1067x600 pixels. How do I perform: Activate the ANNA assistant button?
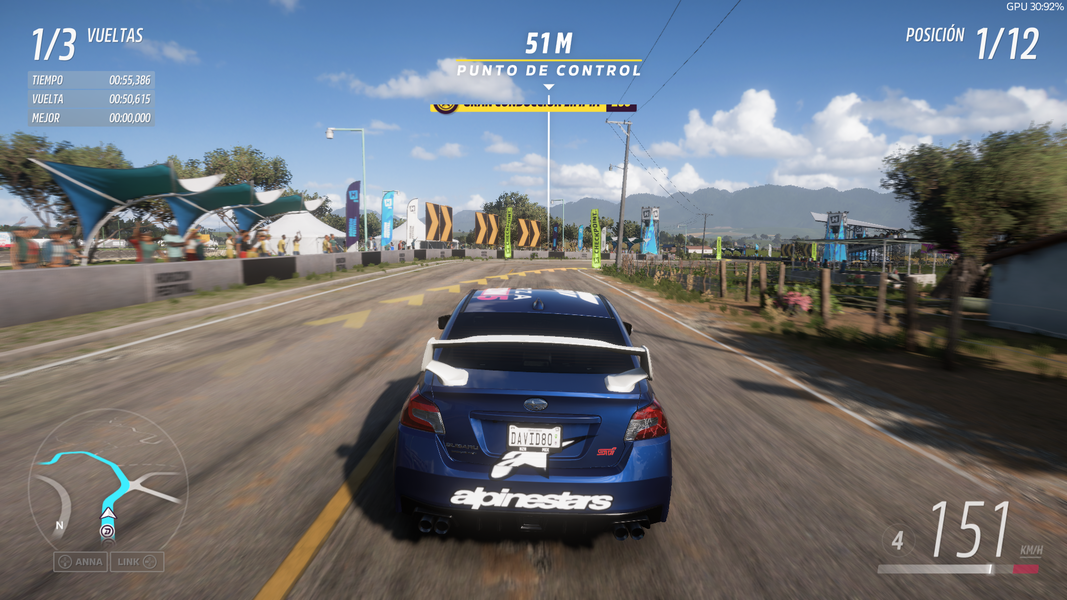[80, 562]
